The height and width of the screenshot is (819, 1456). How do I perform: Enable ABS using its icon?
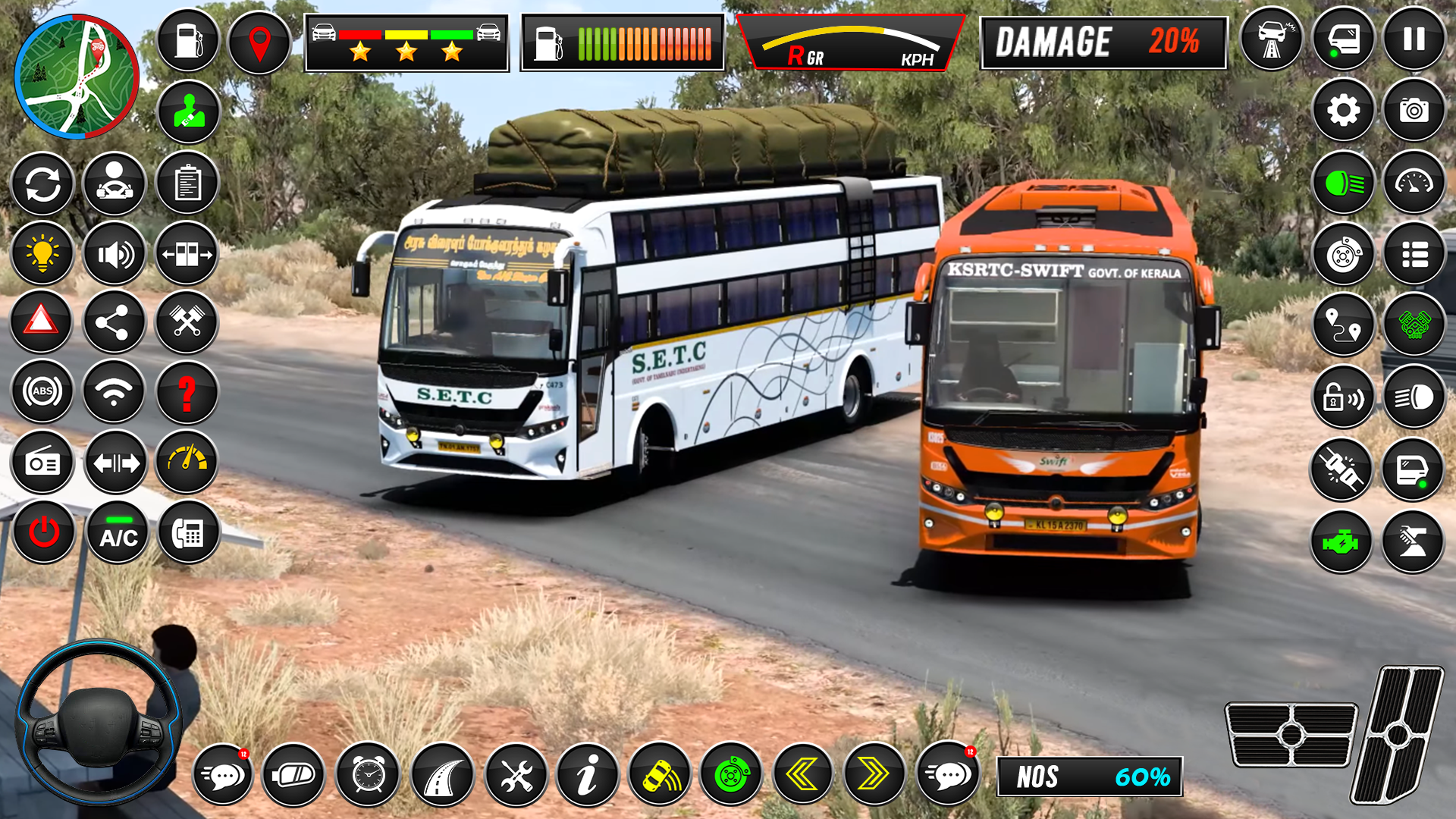pos(43,392)
